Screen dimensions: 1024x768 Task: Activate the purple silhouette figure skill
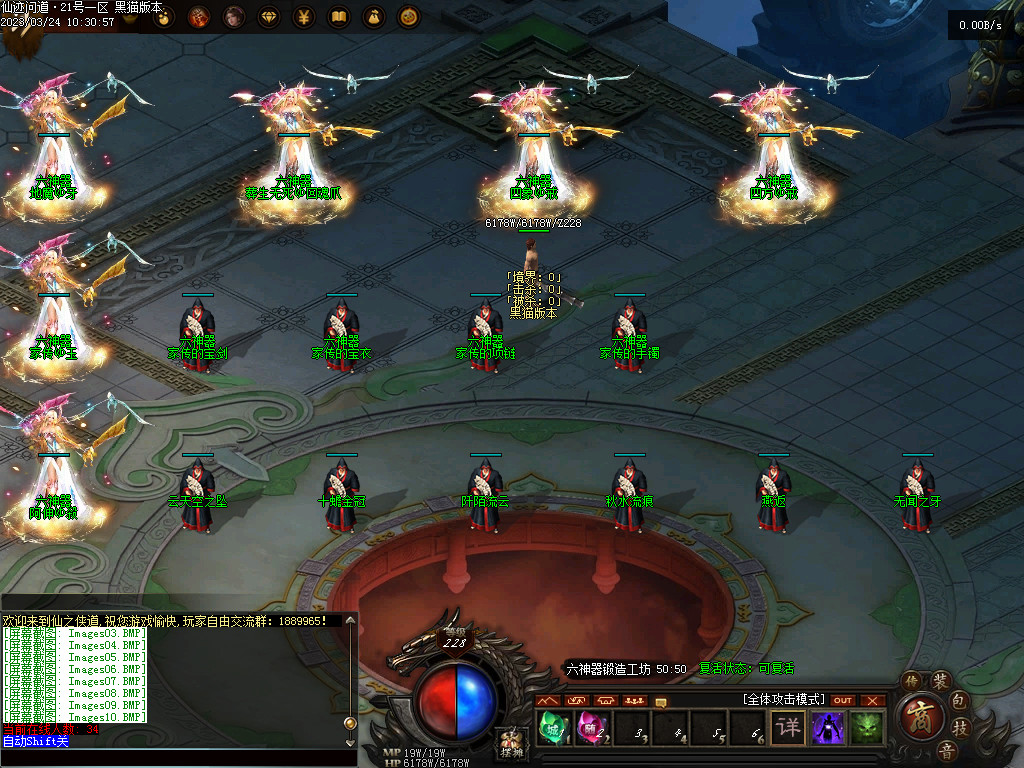pyautogui.click(x=827, y=727)
